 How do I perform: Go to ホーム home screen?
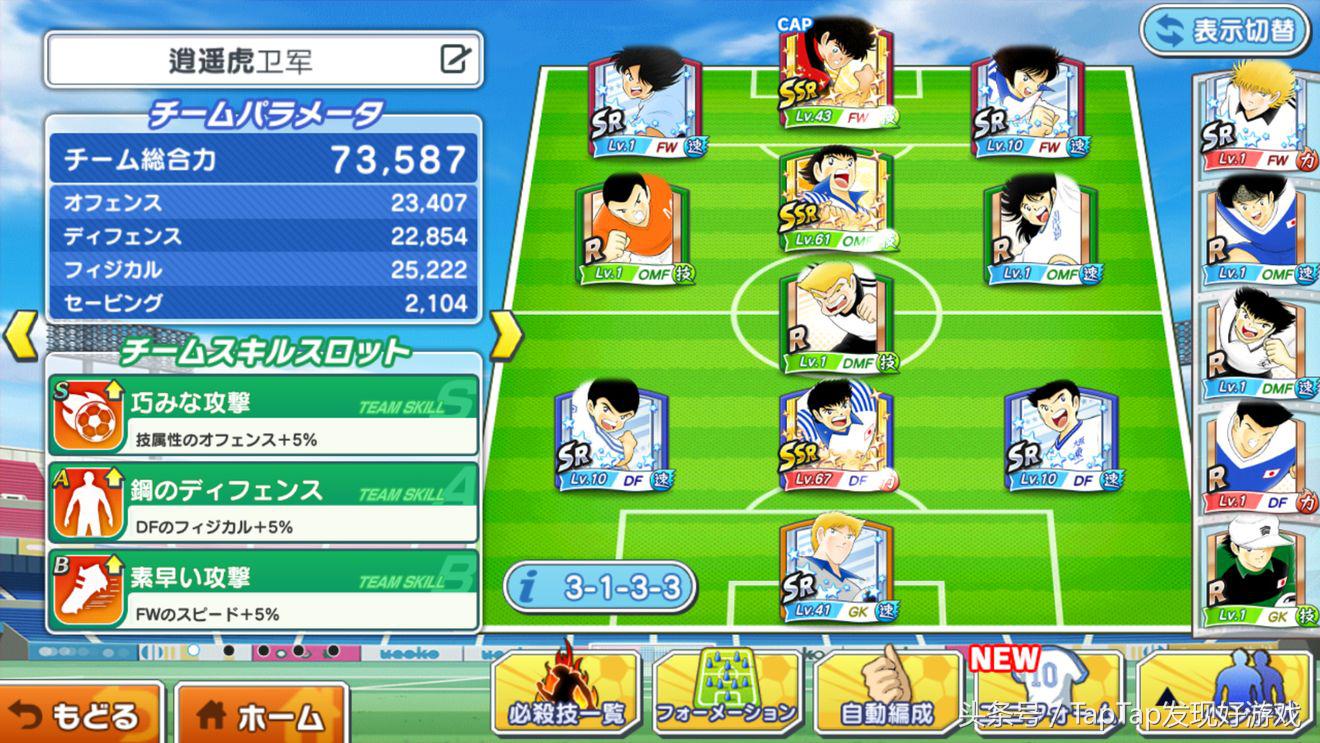point(261,714)
